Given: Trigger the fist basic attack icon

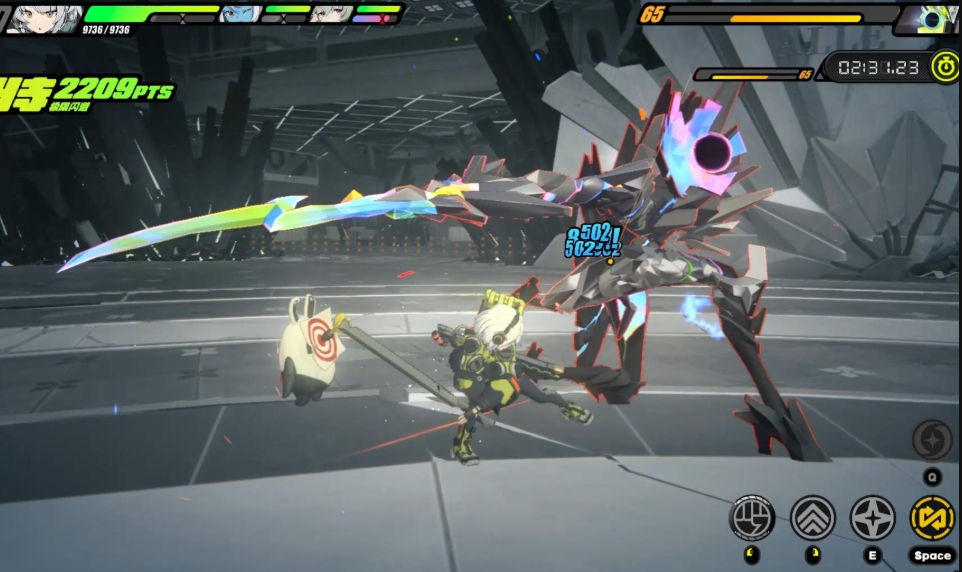Looking at the screenshot, I should (752, 518).
